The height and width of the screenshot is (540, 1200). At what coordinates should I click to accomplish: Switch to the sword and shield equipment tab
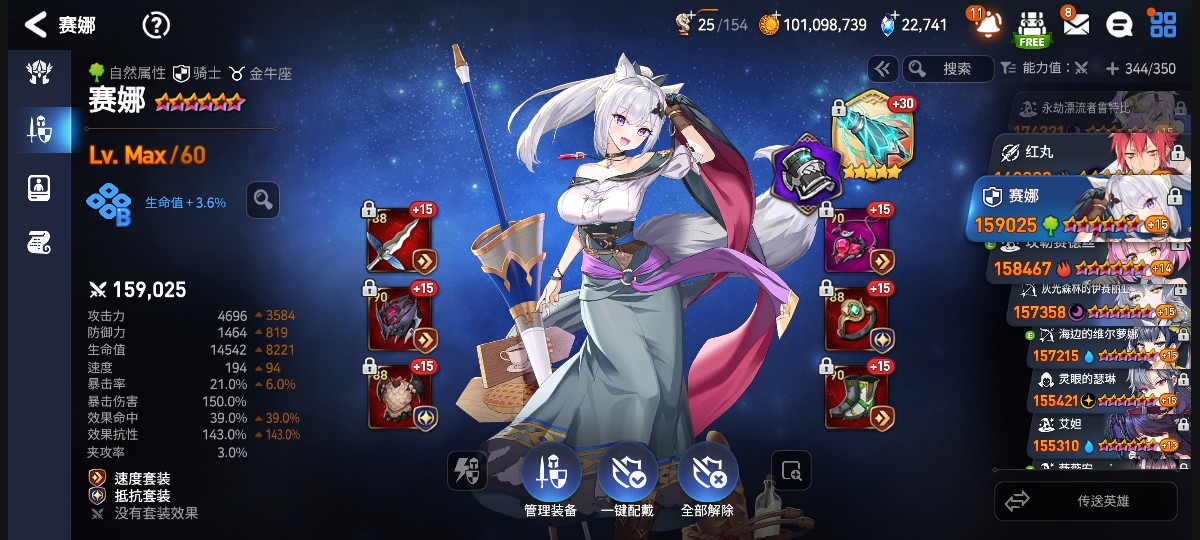(x=39, y=128)
